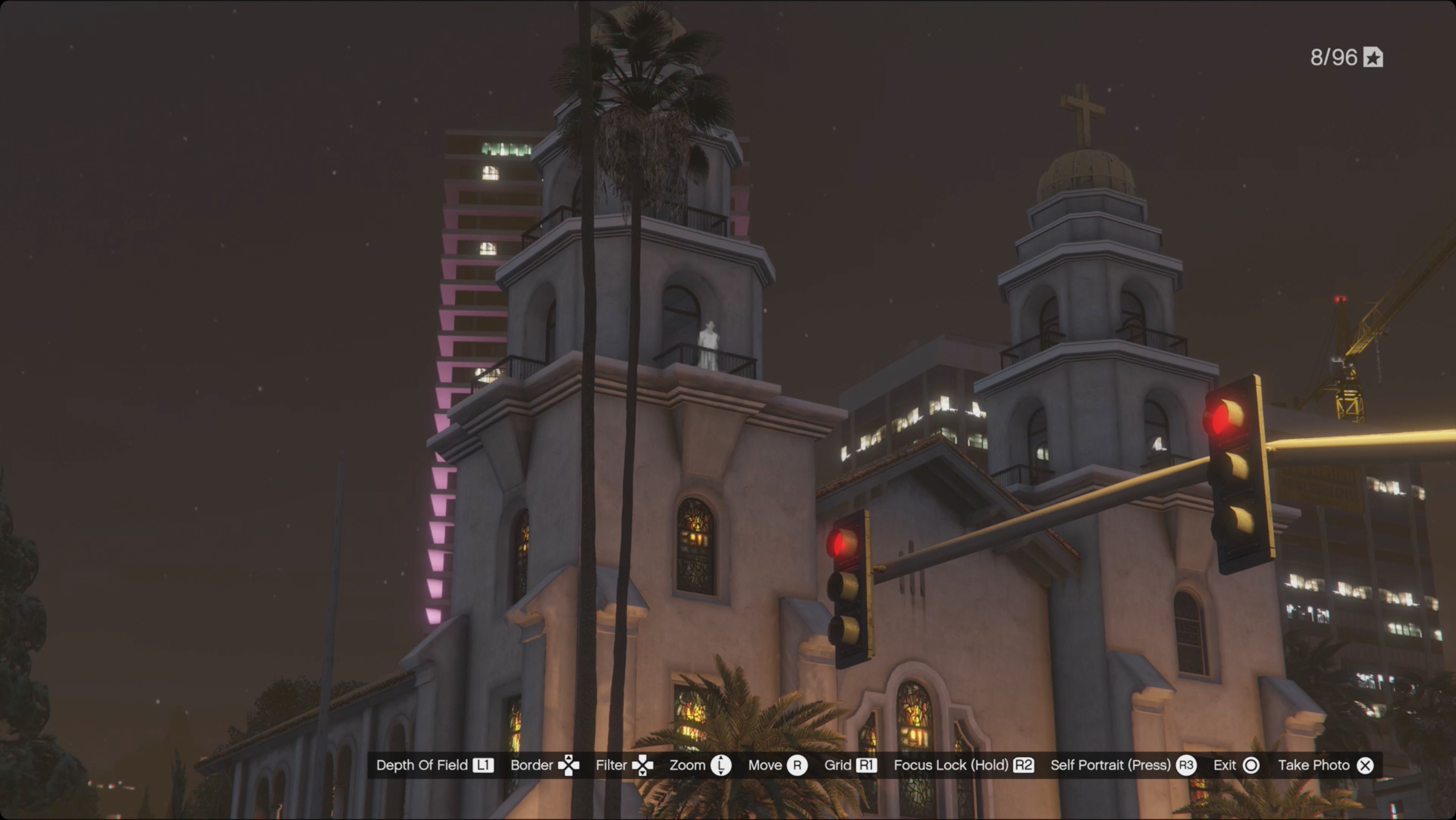Click the R2 badge for Focus Lock
The width and height of the screenshot is (1456, 820).
coord(1024,765)
